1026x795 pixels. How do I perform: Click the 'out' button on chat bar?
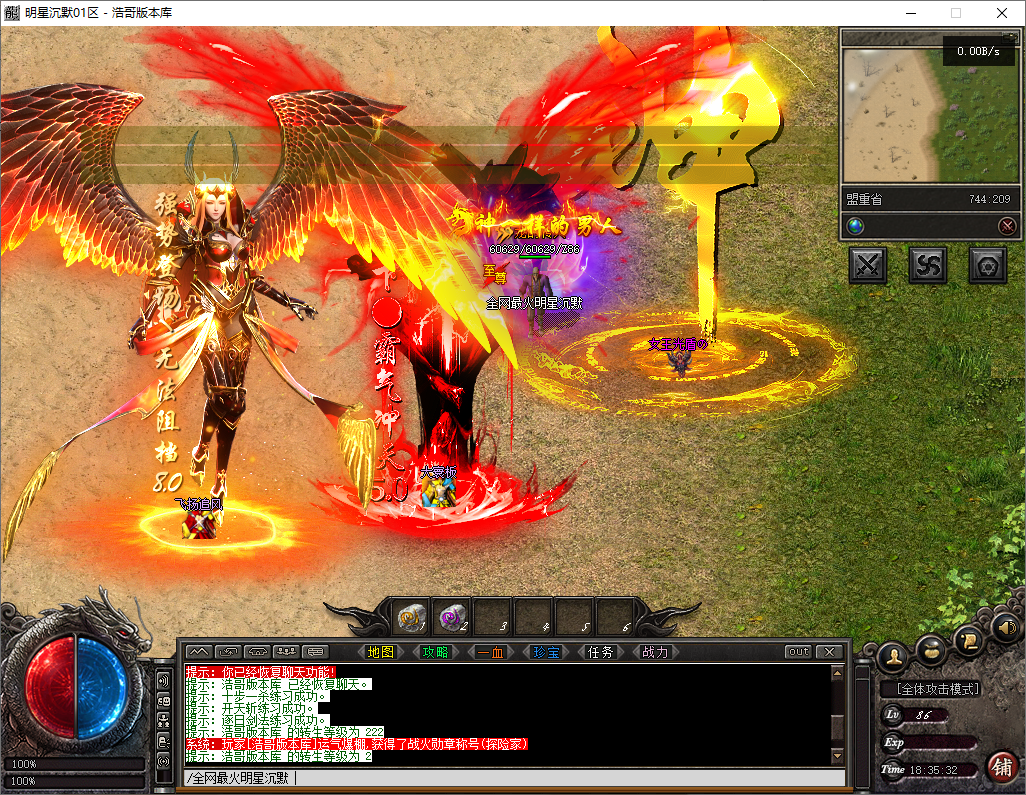coord(798,652)
